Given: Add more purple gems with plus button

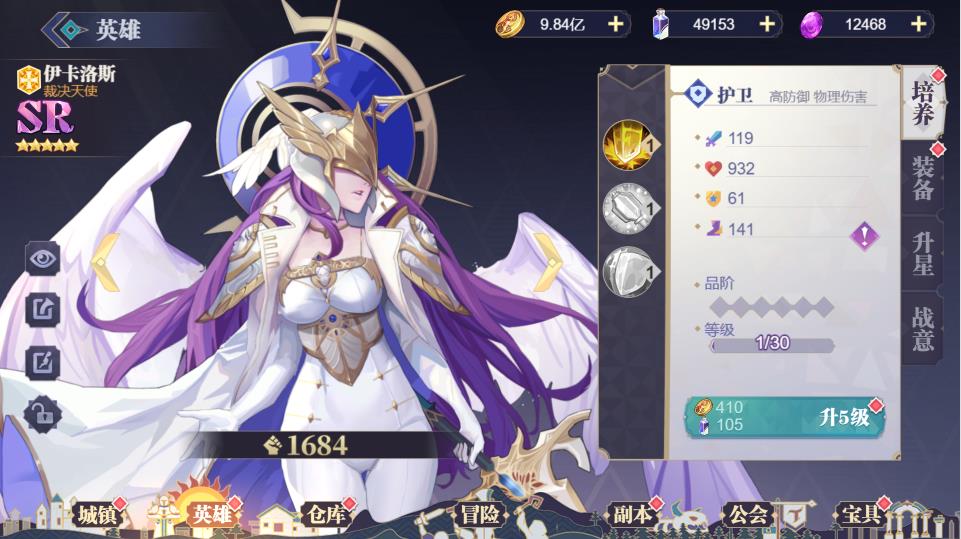Looking at the screenshot, I should click(918, 24).
